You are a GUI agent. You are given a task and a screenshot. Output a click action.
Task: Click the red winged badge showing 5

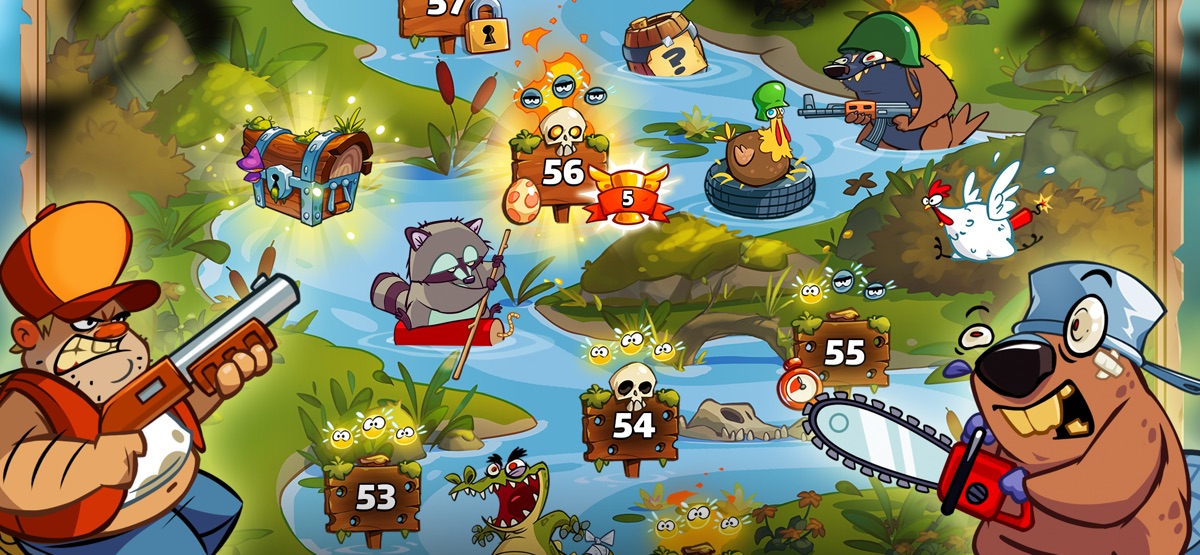pyautogui.click(x=627, y=197)
